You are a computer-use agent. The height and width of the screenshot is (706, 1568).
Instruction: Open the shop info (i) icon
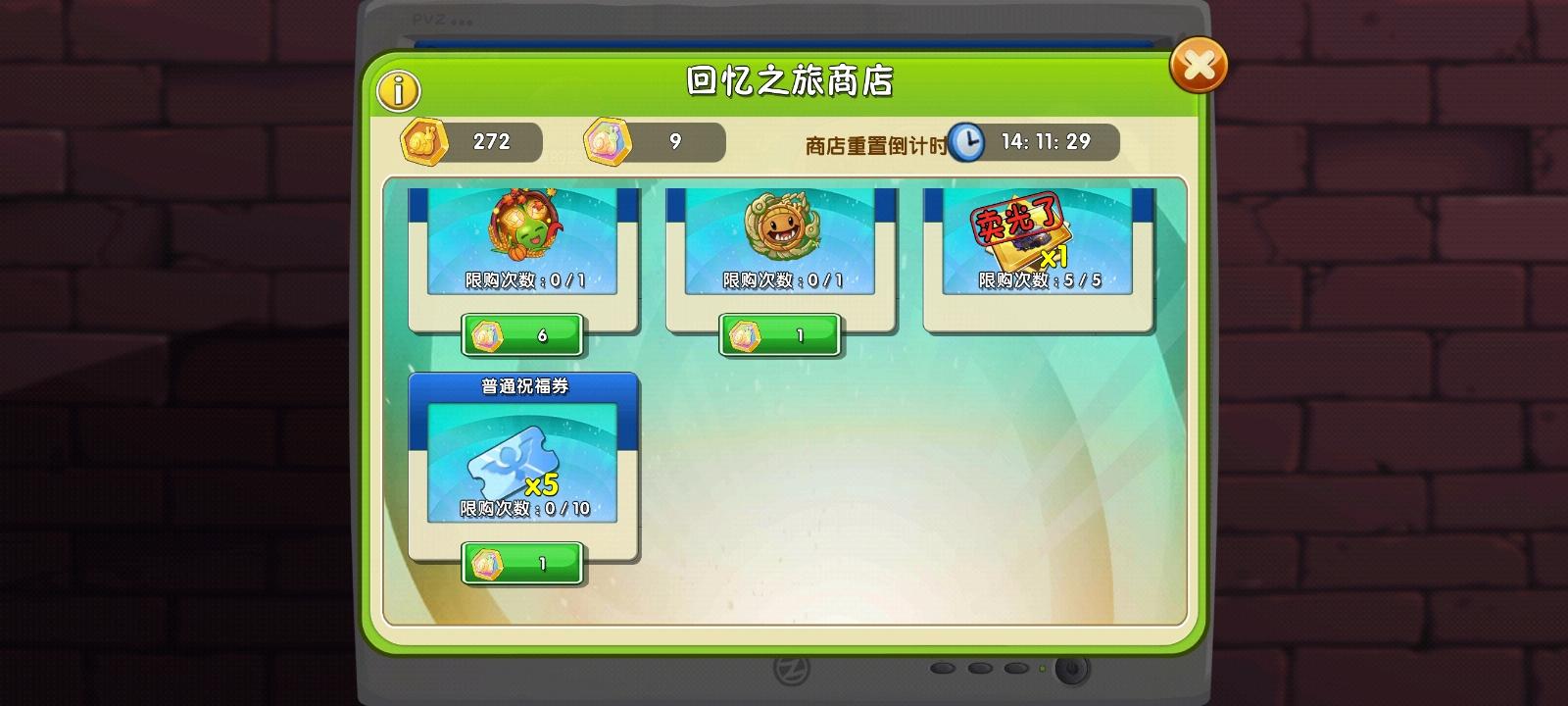397,90
